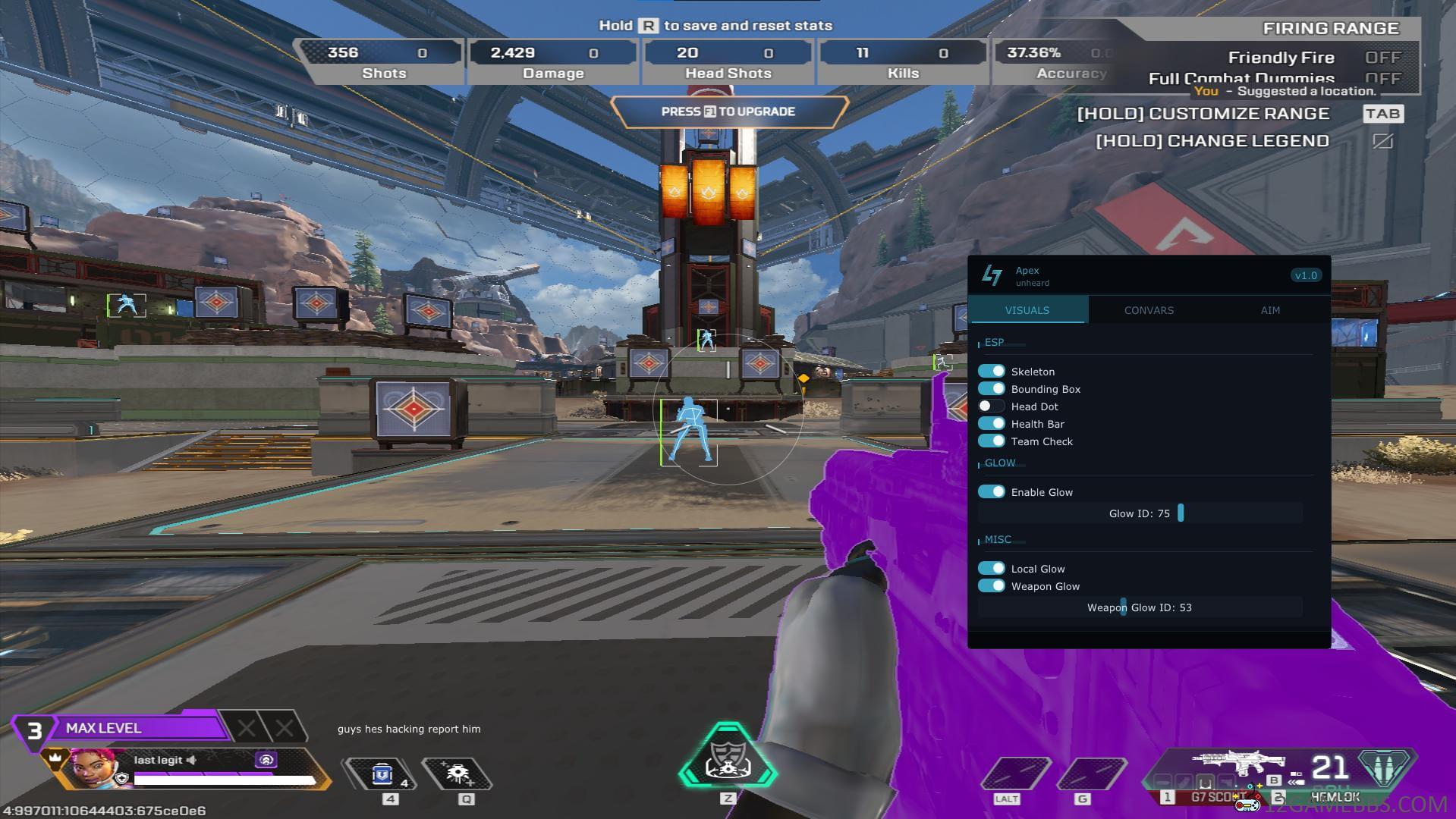Select the shield cell consumable slot

(x=382, y=774)
